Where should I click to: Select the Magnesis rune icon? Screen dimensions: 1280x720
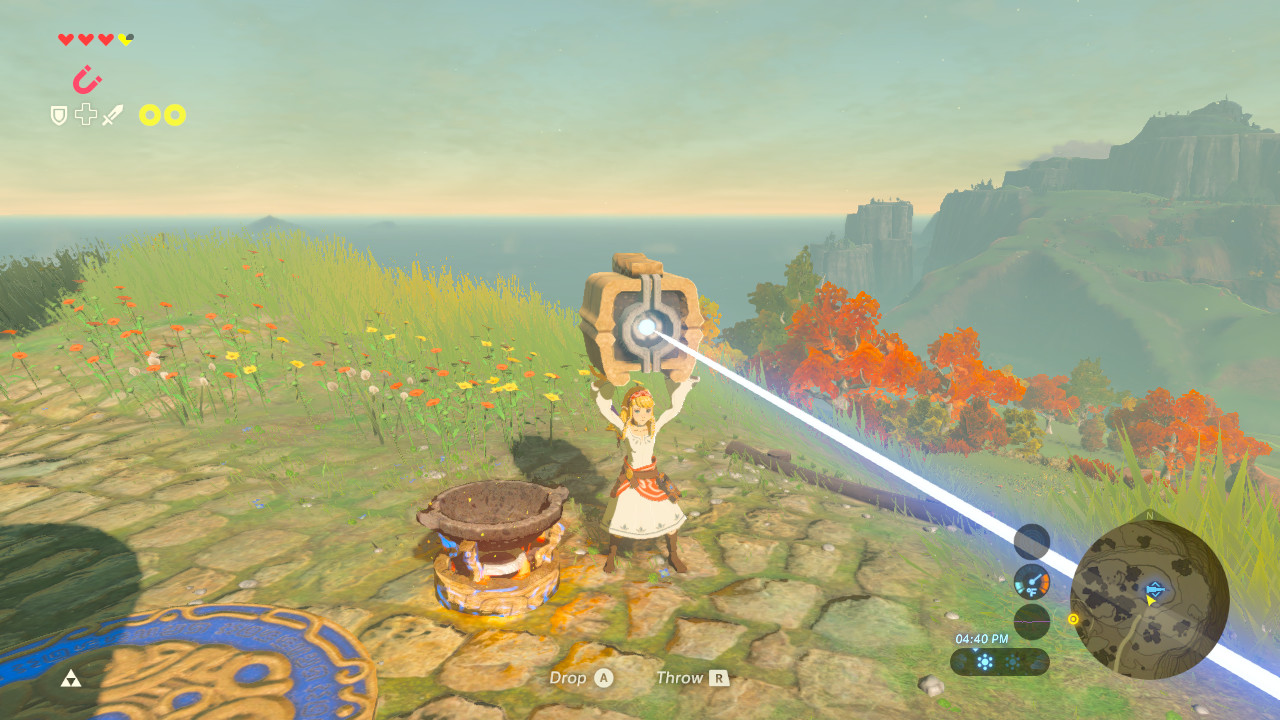coord(85,80)
